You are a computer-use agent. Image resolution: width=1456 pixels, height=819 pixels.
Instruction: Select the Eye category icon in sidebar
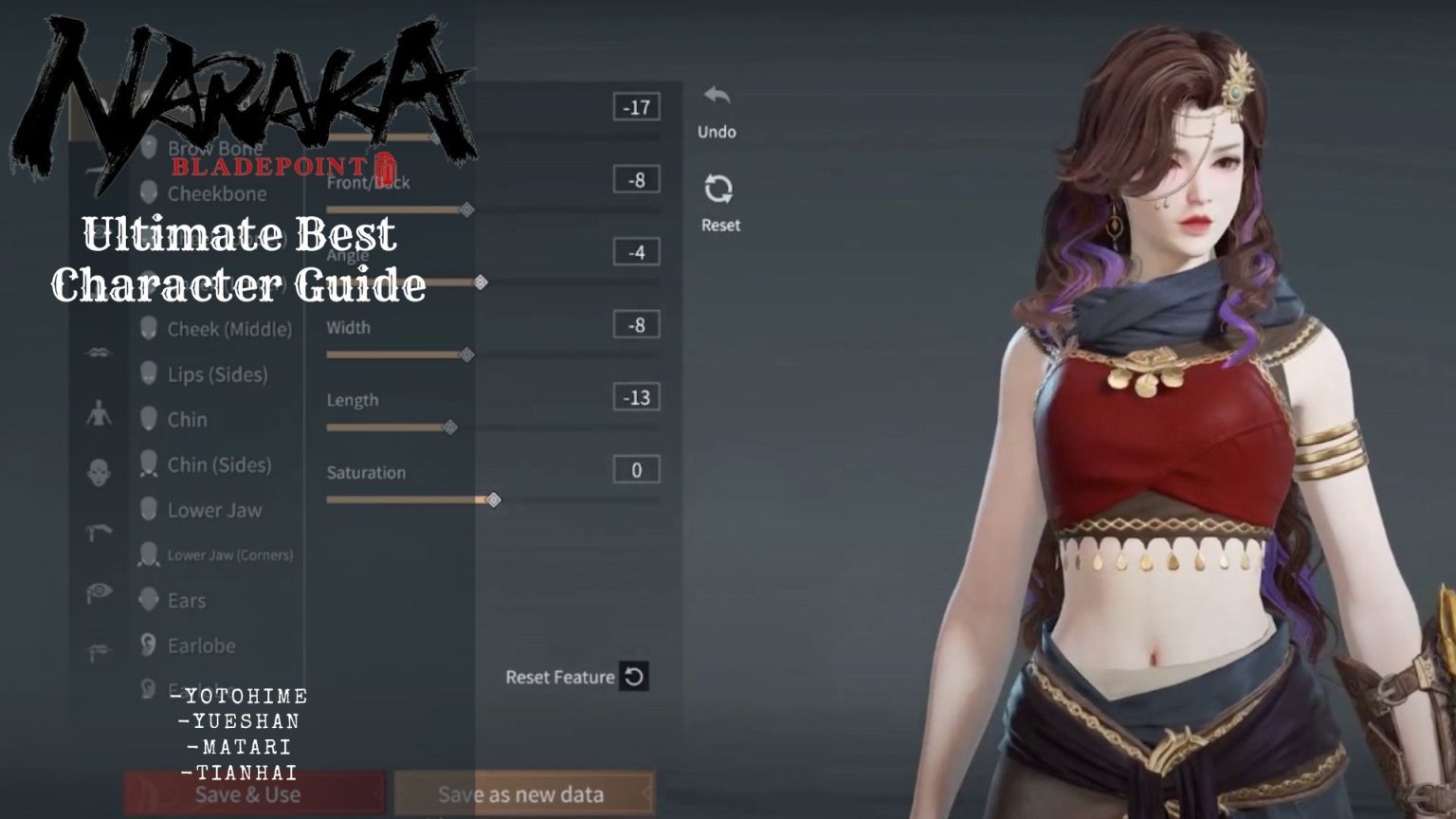pos(100,588)
